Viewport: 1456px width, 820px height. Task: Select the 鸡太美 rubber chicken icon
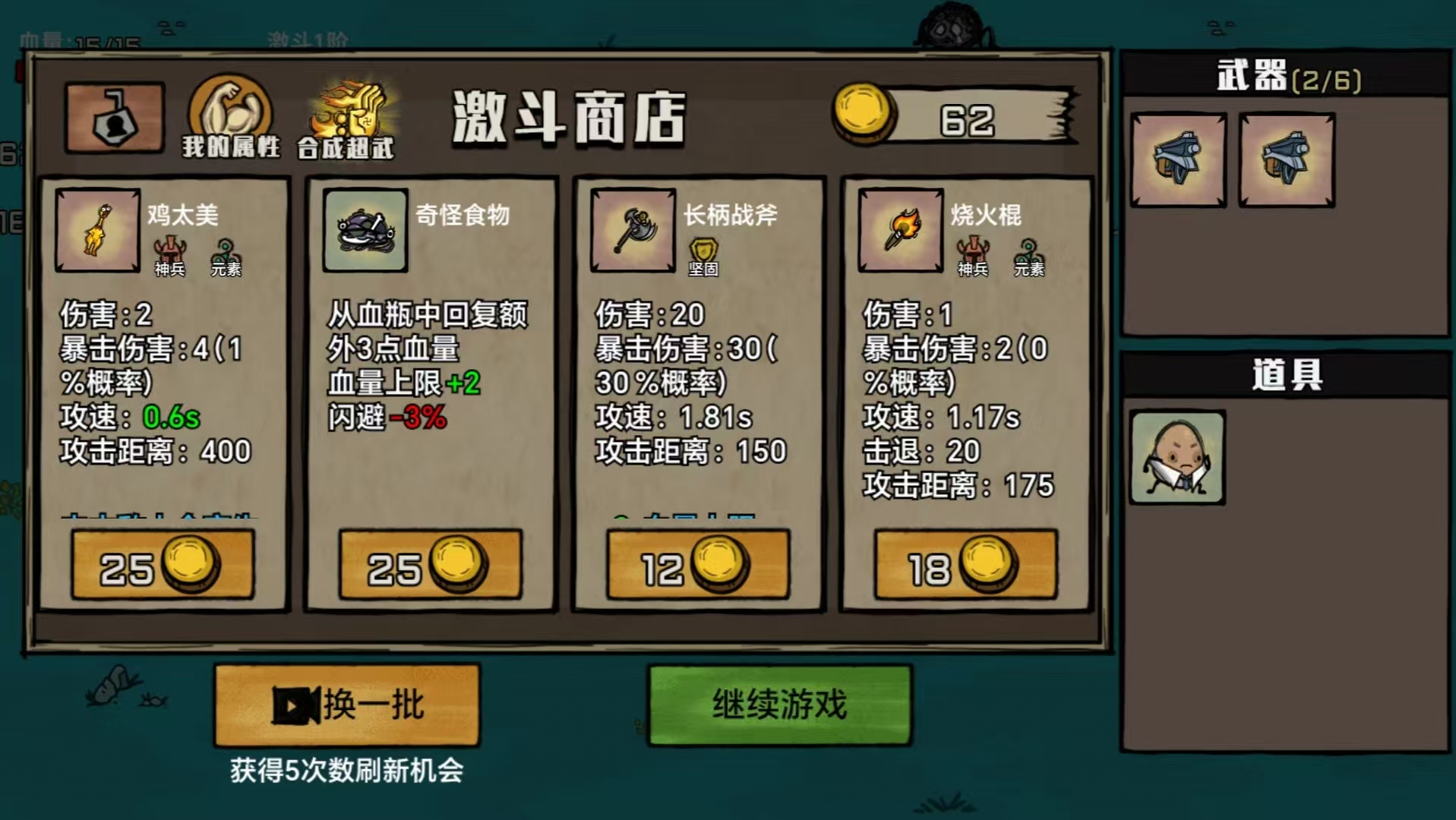click(x=96, y=233)
